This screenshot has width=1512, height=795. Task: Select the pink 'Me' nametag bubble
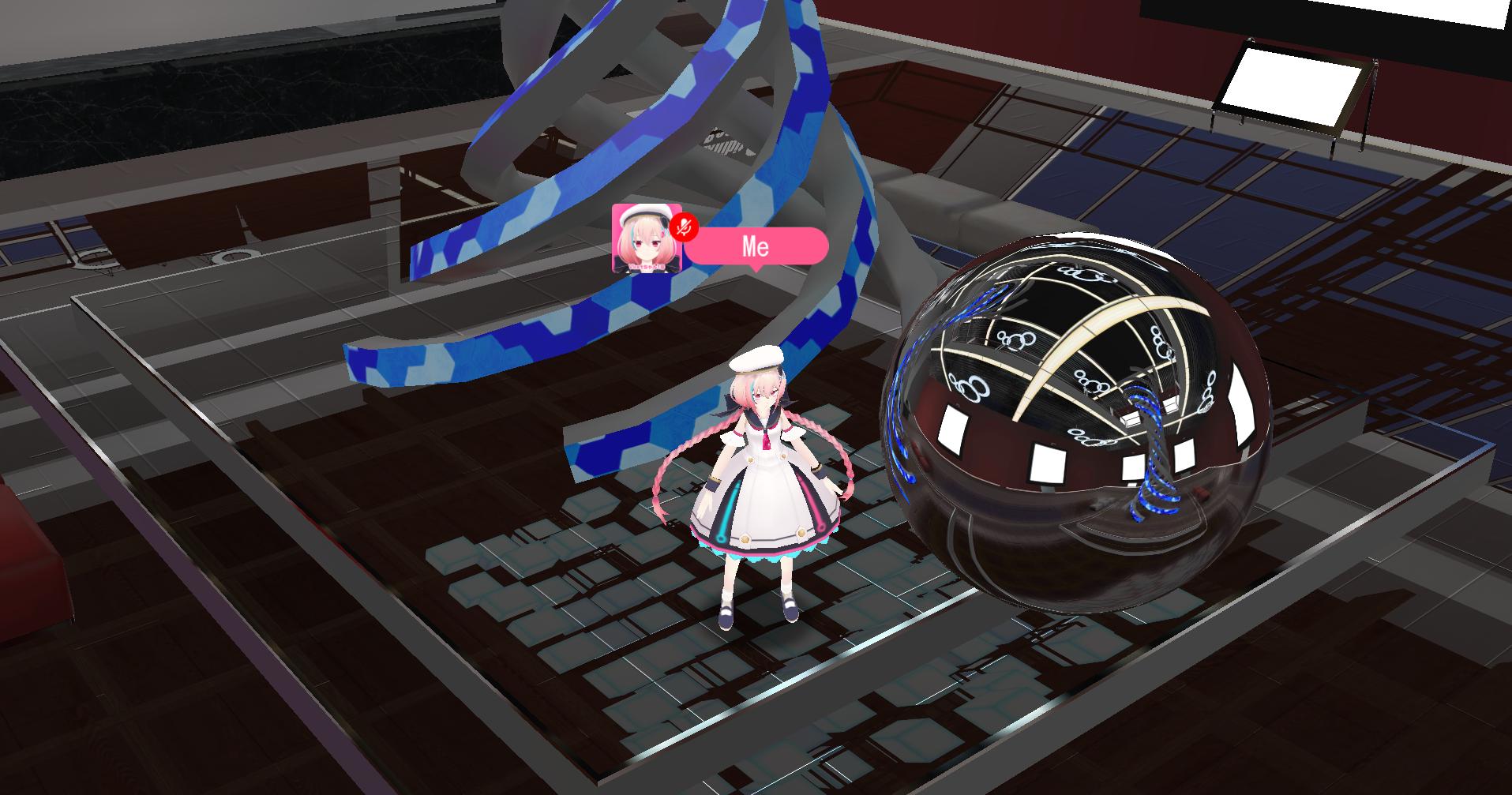(x=756, y=246)
